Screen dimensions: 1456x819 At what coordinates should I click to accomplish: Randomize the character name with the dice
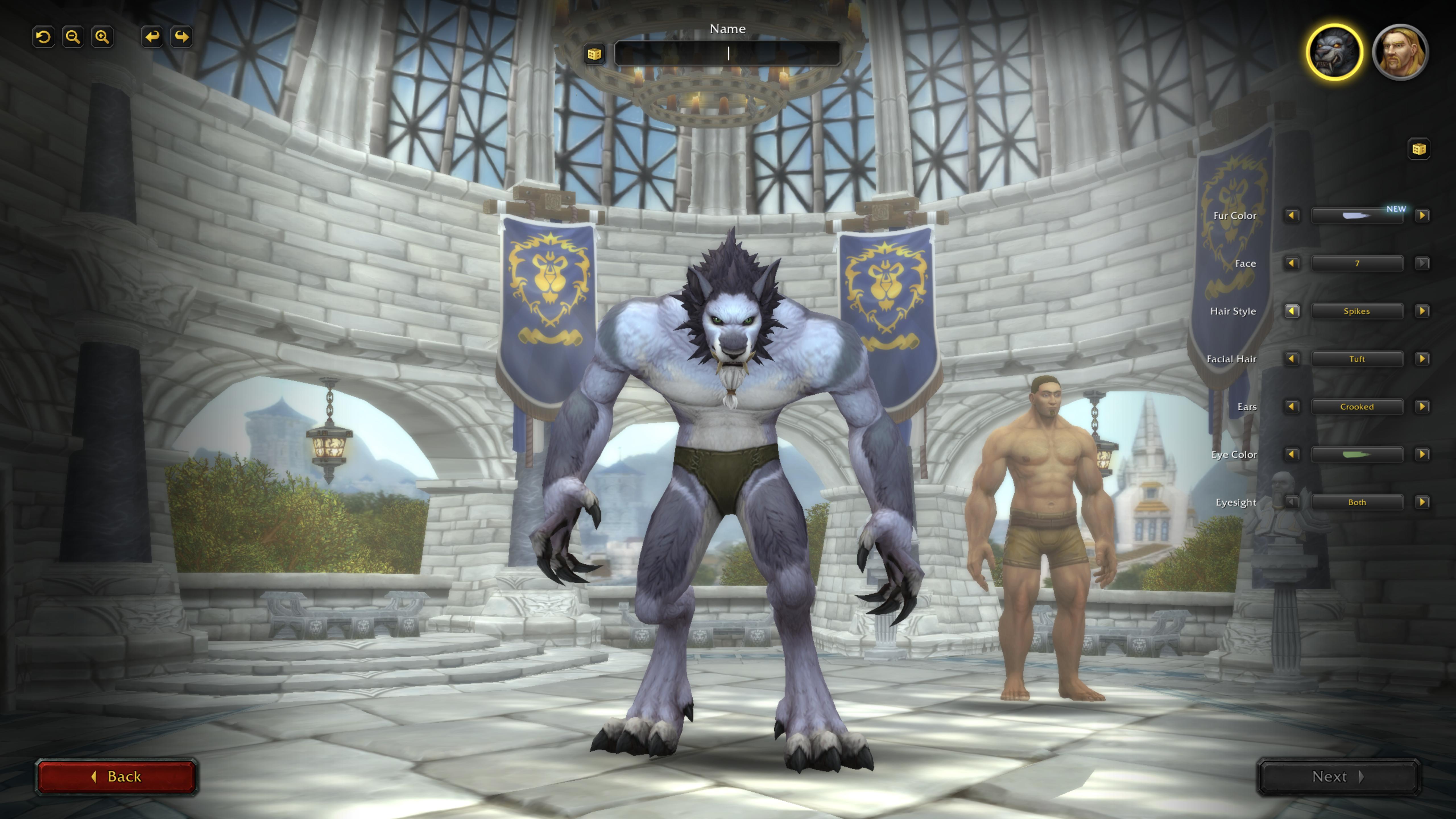(594, 54)
